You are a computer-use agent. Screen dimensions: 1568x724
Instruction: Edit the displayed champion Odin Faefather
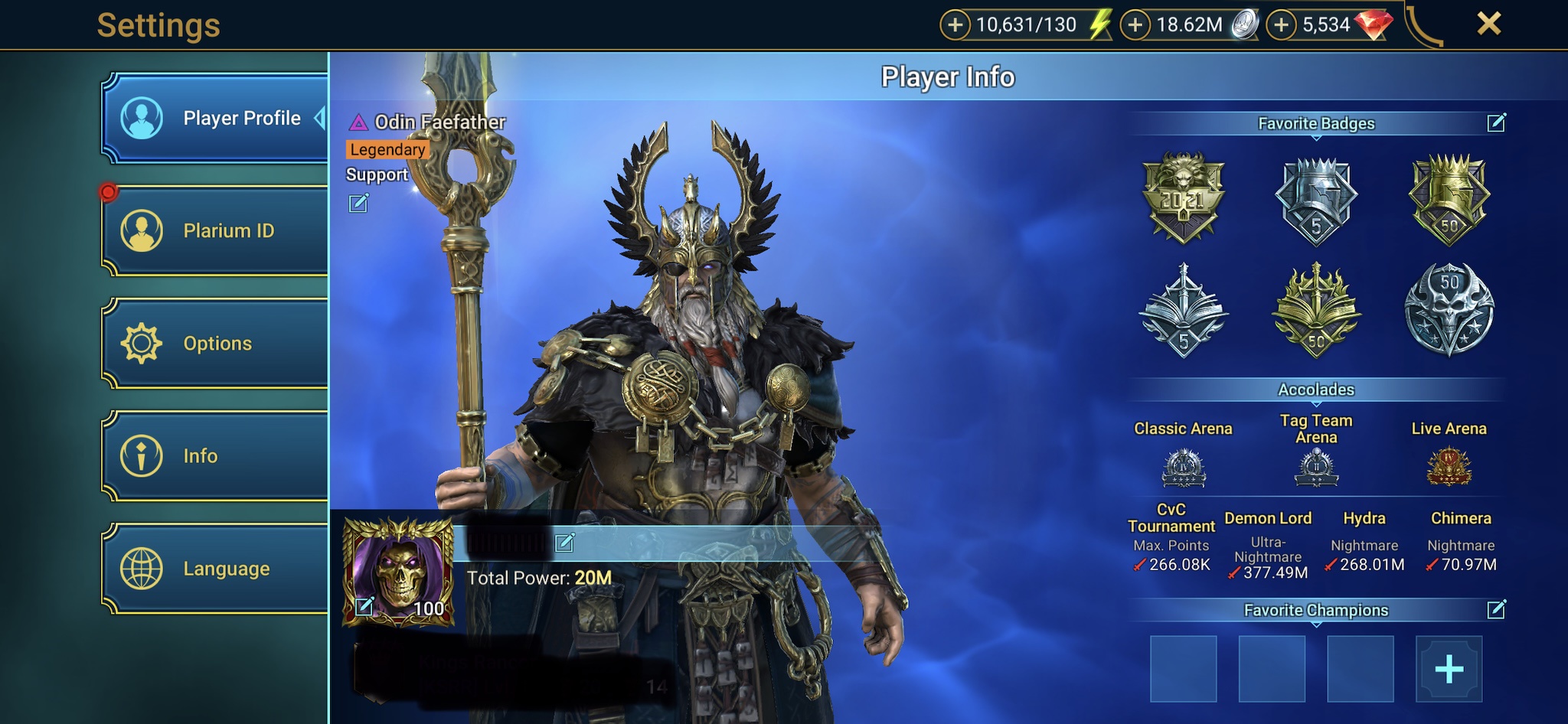tap(358, 203)
